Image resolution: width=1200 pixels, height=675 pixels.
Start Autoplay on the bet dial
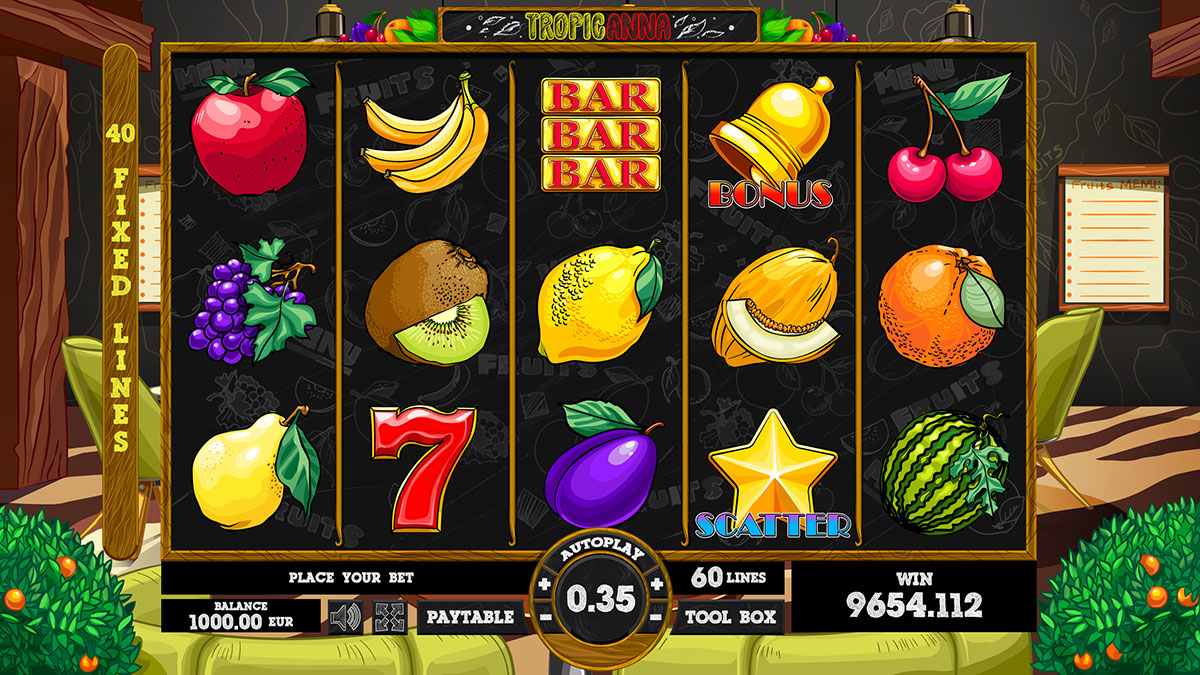(600, 554)
